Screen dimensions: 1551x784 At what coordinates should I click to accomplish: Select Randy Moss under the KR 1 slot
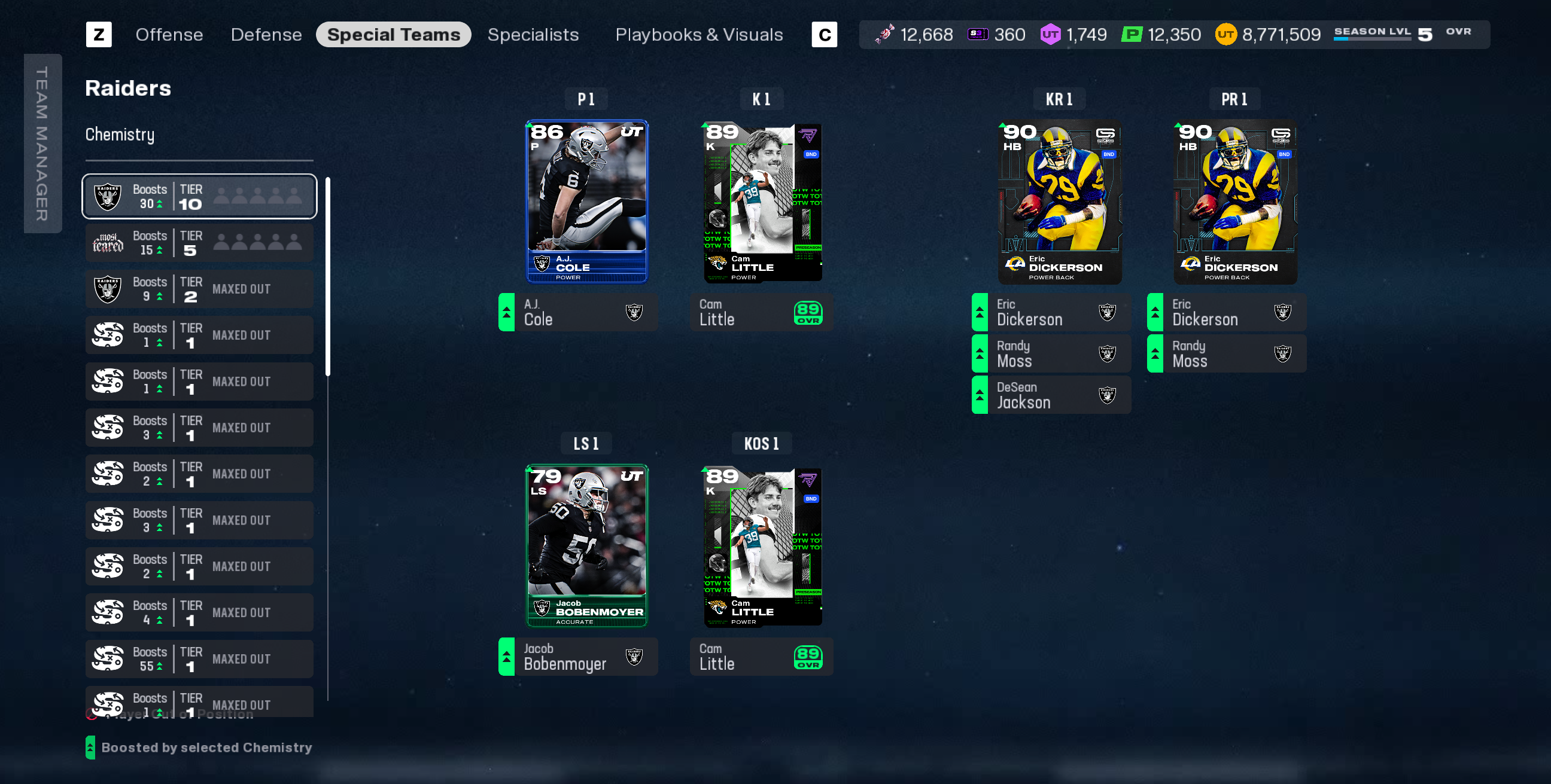pyautogui.click(x=1051, y=354)
